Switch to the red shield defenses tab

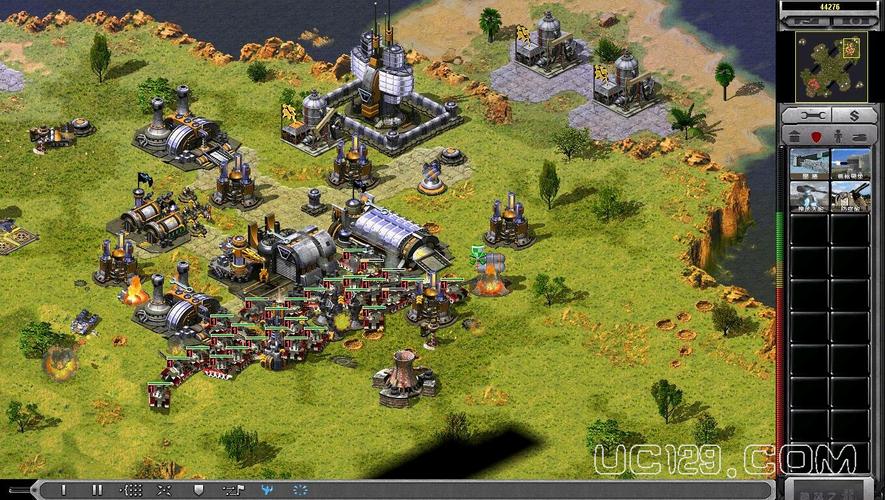816,136
